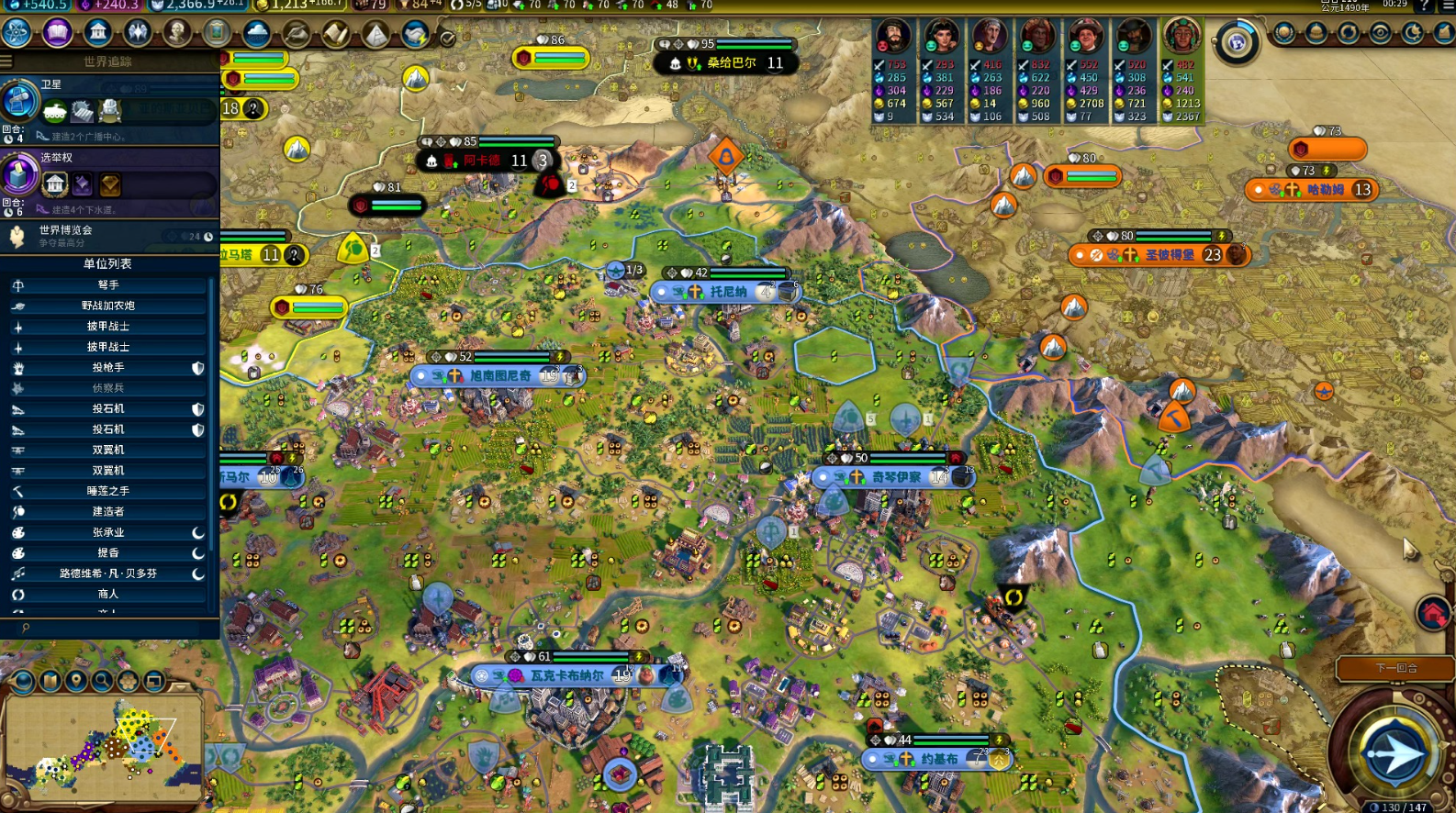This screenshot has width=1456, height=813.
Task: Open the Great People portrait icon
Action: pyautogui.click(x=177, y=33)
